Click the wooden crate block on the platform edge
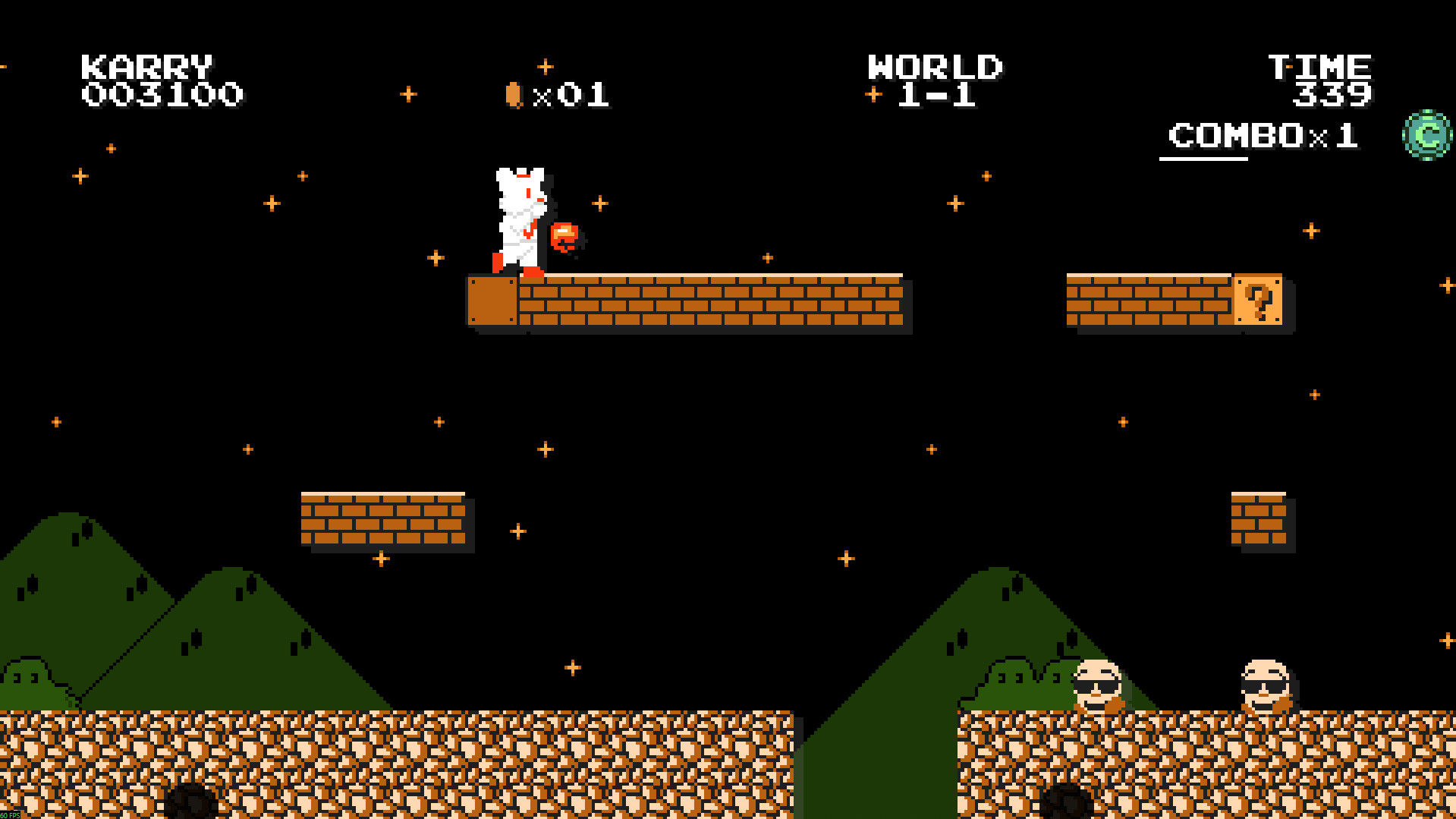Viewport: 1456px width, 819px height. click(x=492, y=301)
